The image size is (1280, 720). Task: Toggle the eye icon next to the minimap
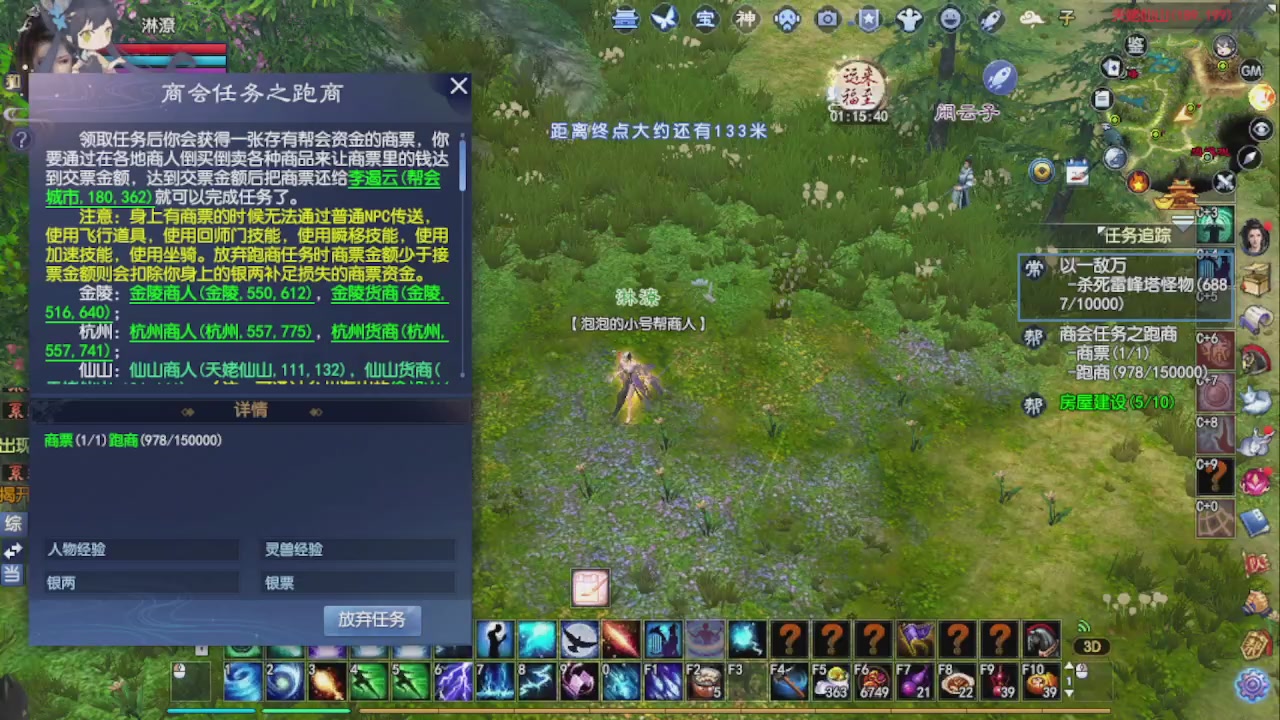tap(1260, 130)
